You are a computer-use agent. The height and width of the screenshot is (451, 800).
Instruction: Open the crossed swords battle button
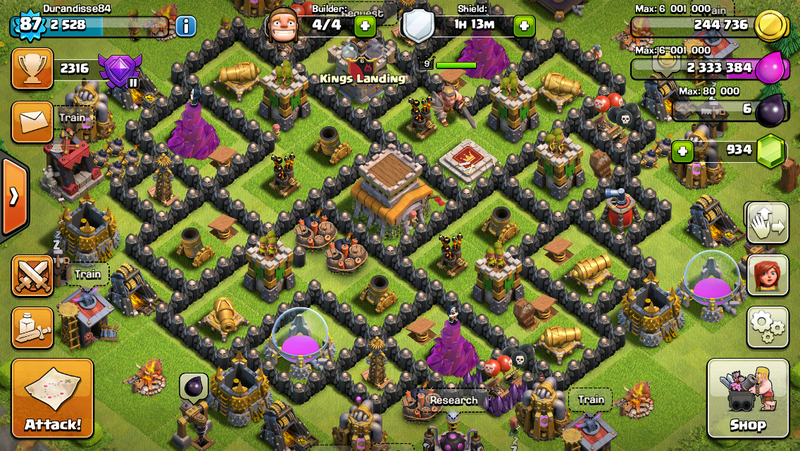pos(31,275)
